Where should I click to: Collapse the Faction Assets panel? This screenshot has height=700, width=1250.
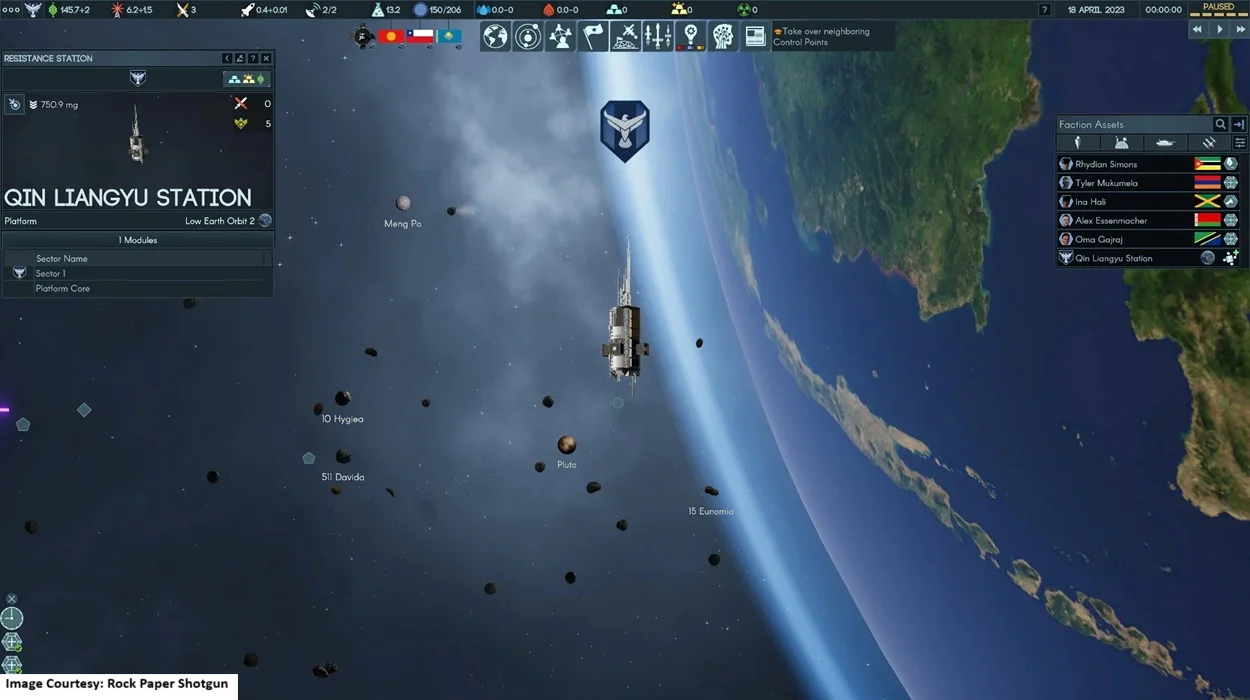1239,124
